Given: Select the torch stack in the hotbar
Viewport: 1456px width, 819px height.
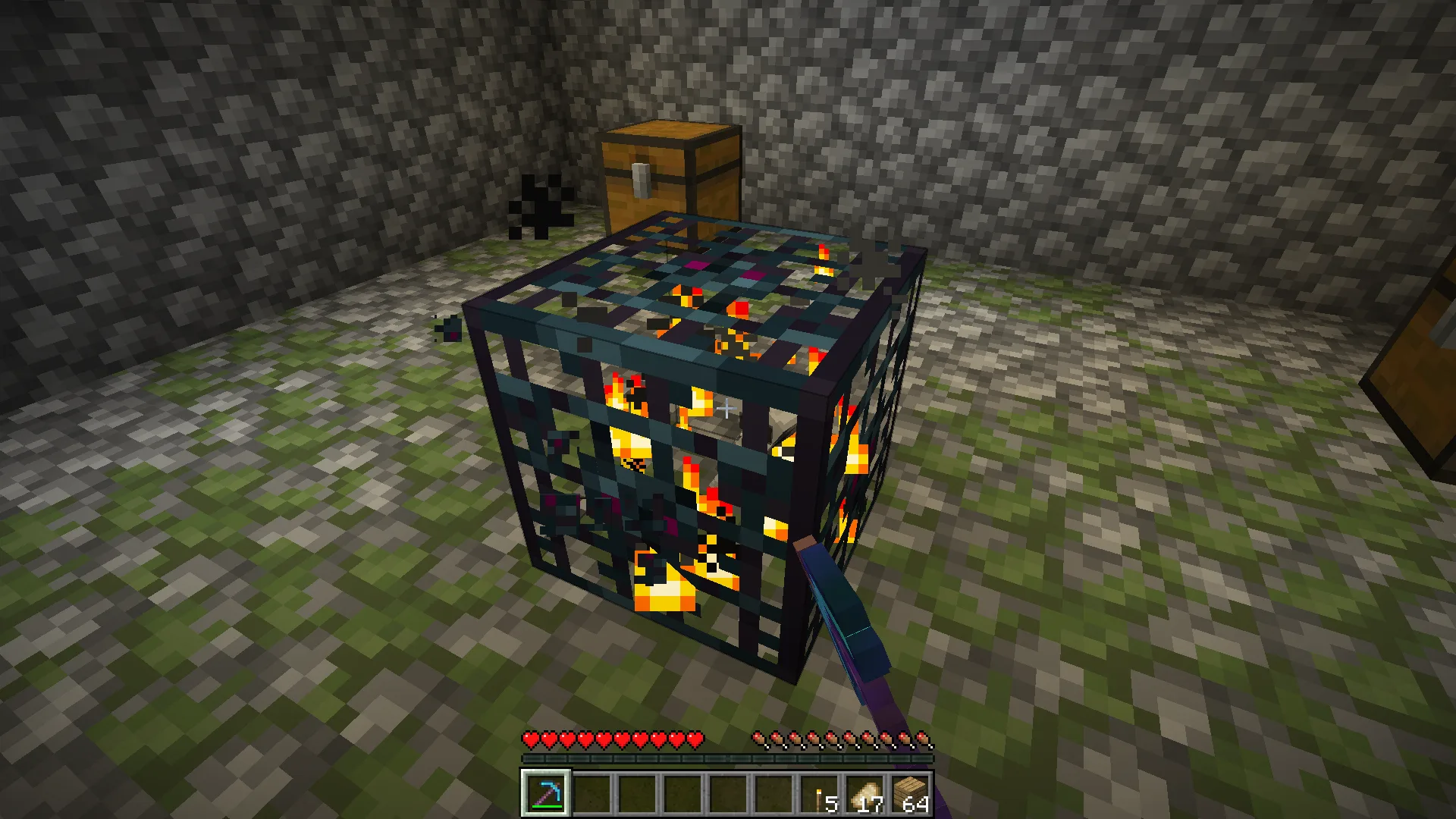Looking at the screenshot, I should point(820,794).
